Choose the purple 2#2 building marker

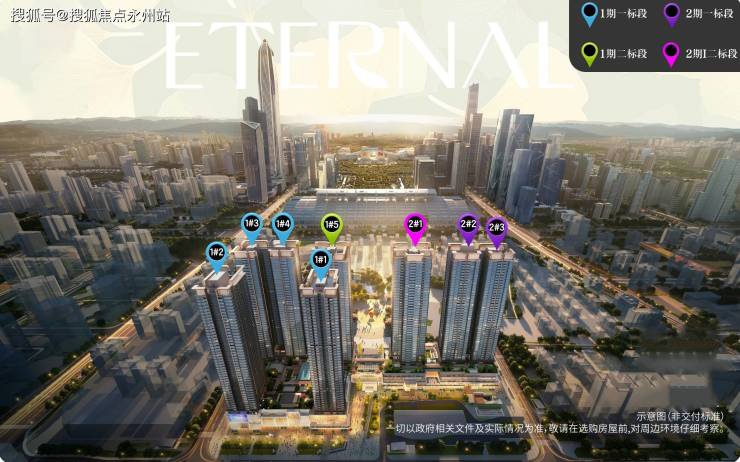click(467, 225)
